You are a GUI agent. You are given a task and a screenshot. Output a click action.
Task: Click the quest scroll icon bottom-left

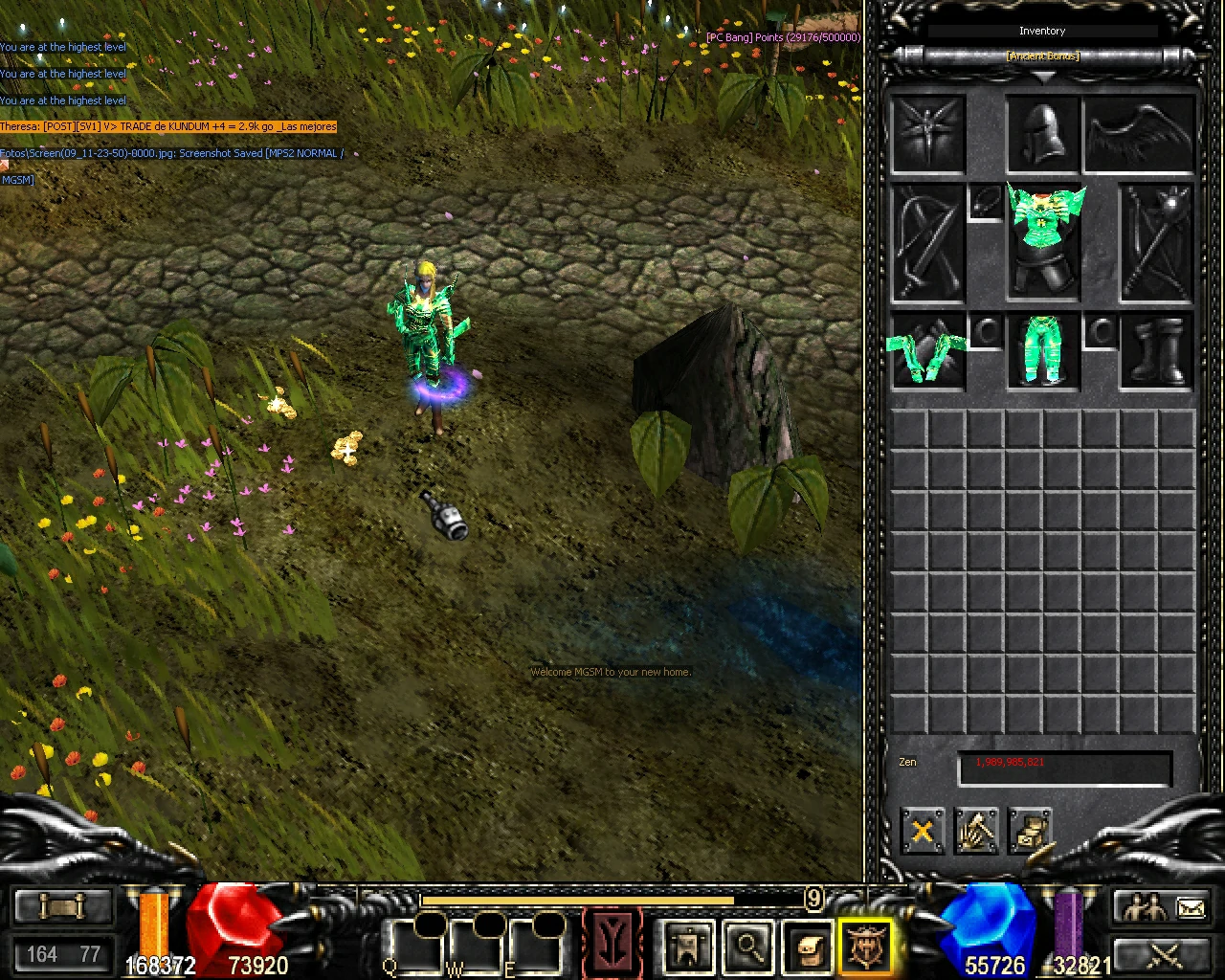(62, 904)
